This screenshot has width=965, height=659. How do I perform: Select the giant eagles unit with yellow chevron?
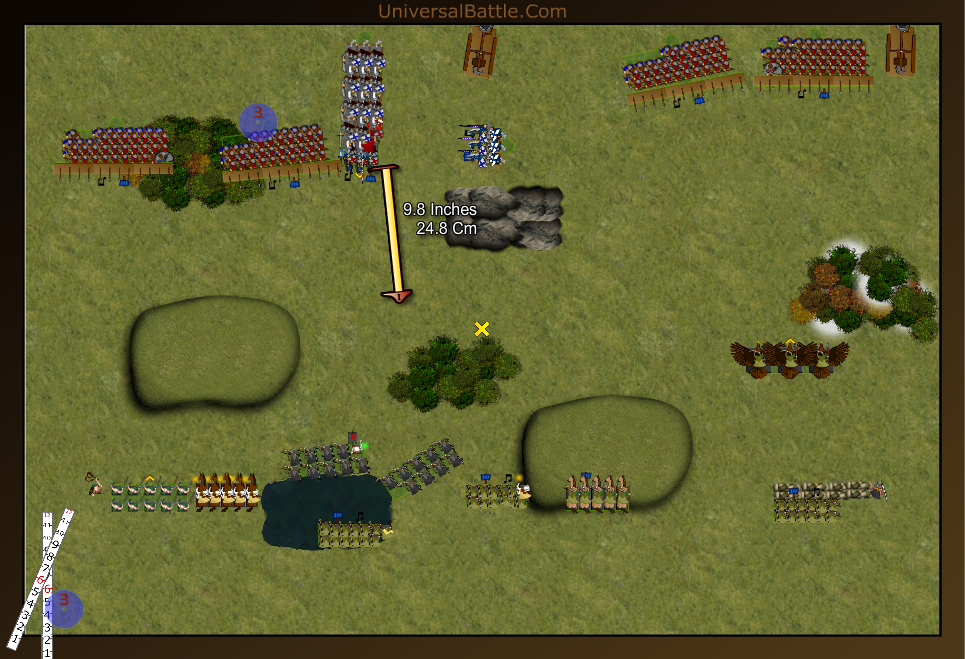(789, 359)
